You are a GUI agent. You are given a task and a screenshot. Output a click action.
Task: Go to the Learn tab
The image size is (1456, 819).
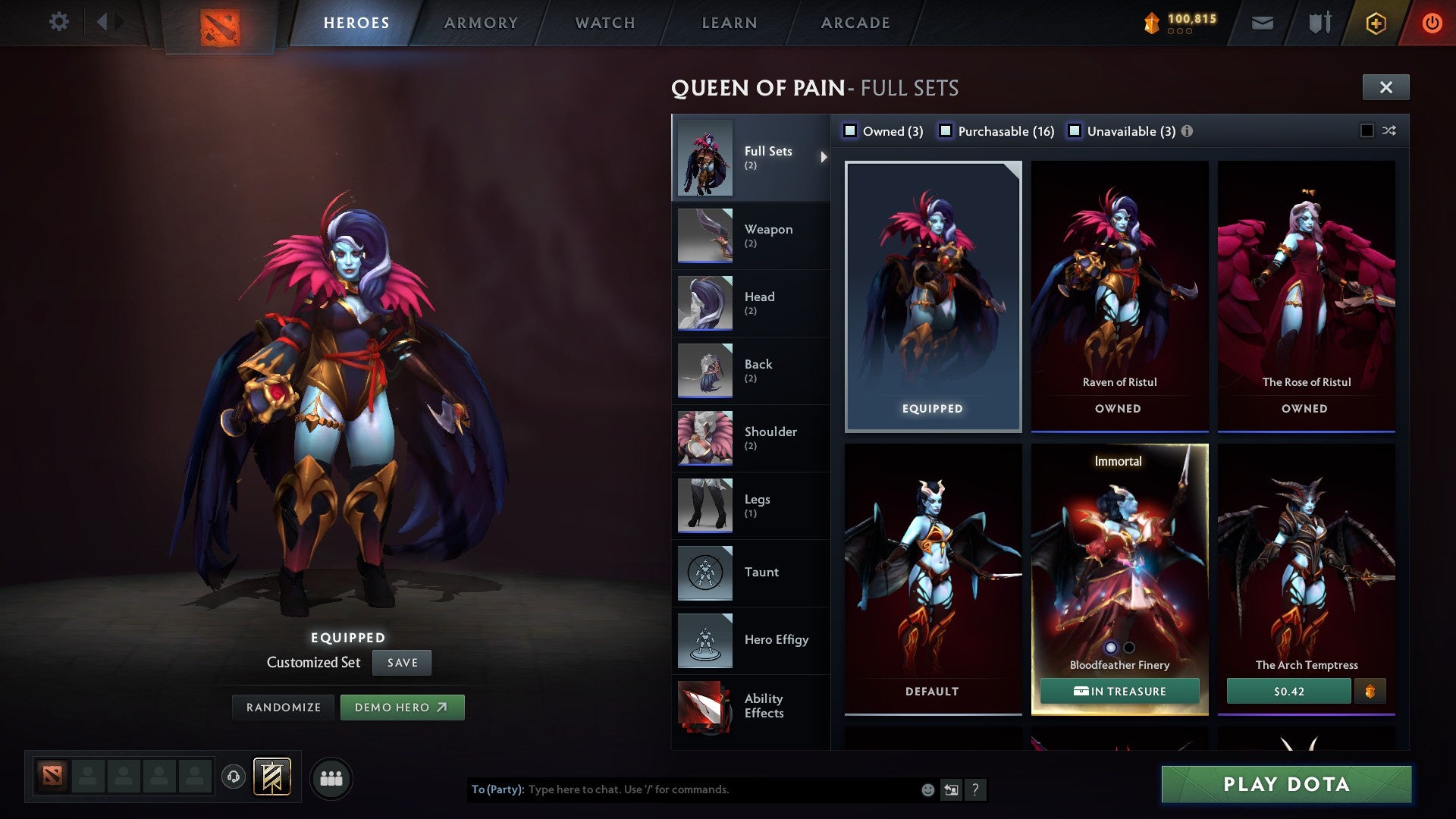pos(730,23)
